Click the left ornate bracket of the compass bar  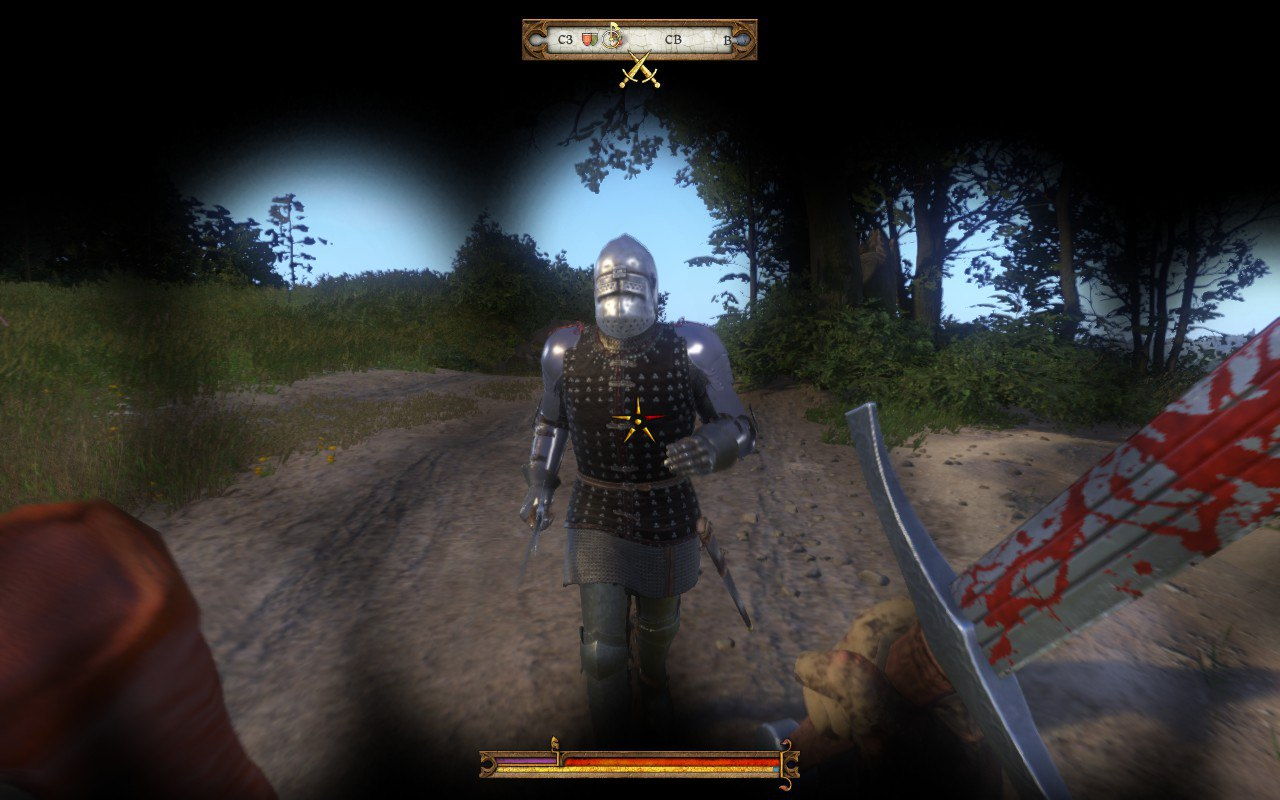pyautogui.click(x=536, y=38)
